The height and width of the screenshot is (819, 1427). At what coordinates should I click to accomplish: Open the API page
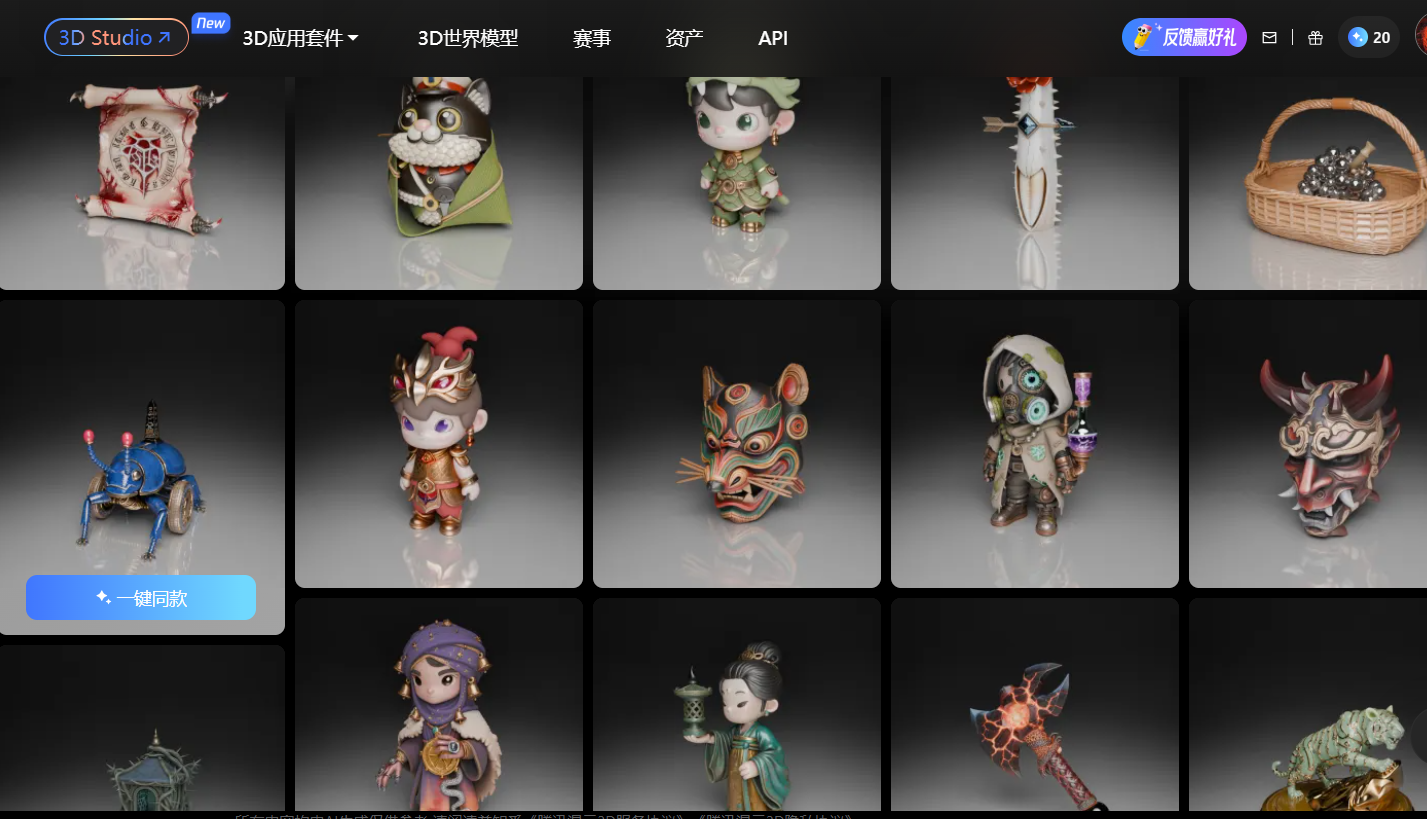pyautogui.click(x=773, y=38)
